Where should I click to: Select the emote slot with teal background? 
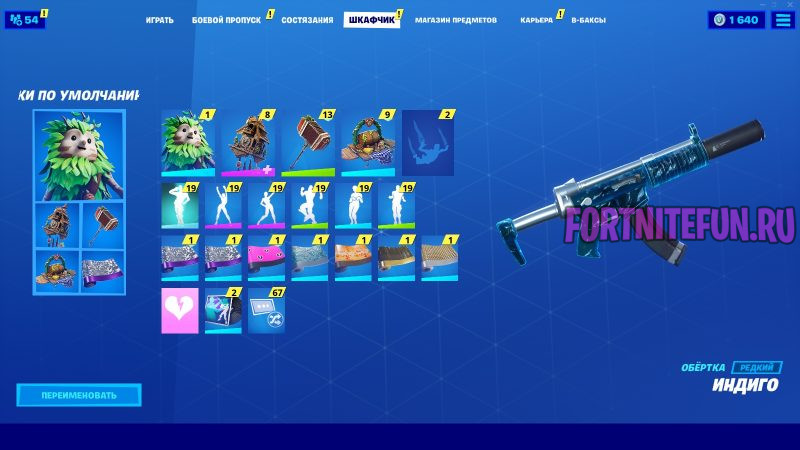pos(180,206)
